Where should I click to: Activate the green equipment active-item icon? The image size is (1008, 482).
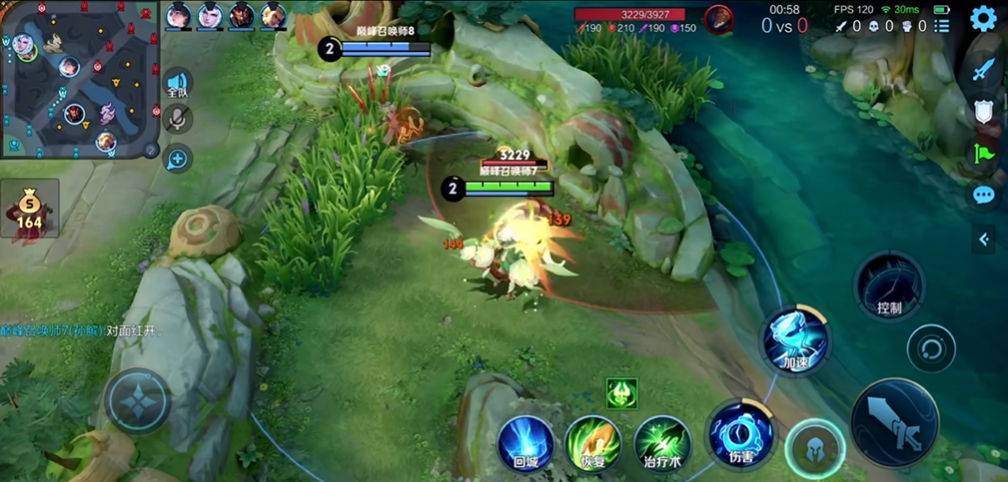click(621, 392)
